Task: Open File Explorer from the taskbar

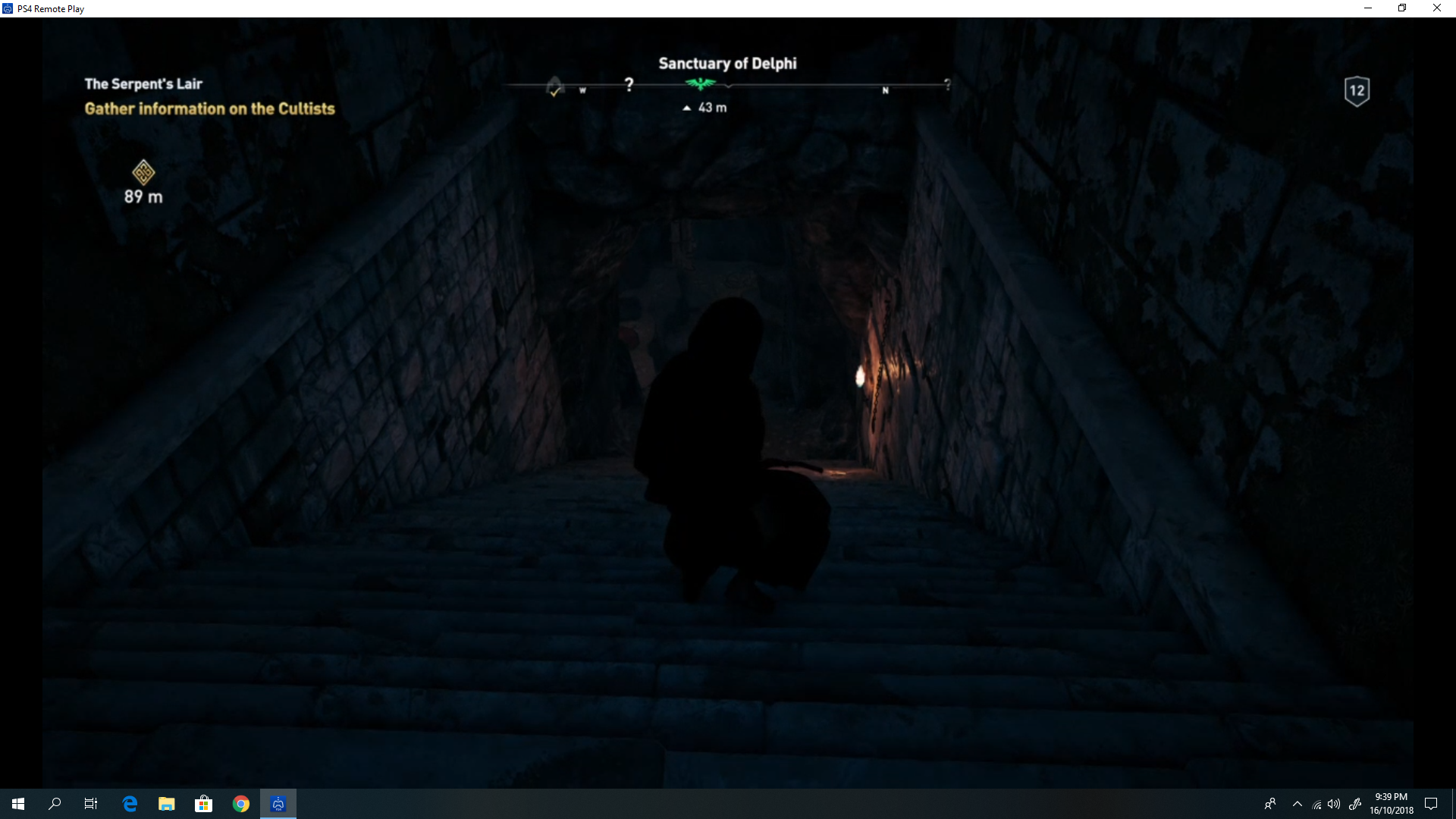Action: 166,803
